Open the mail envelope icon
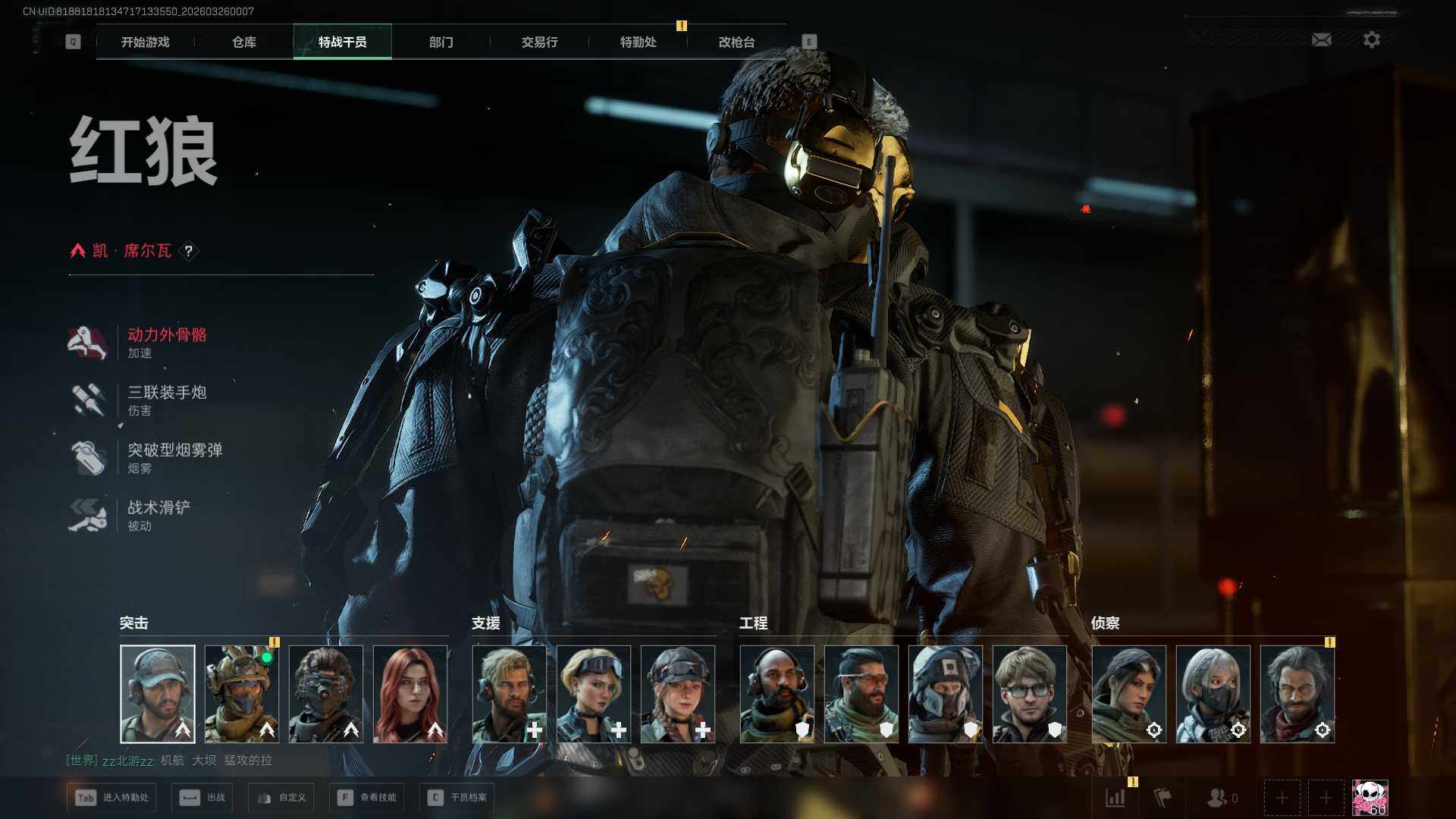This screenshot has width=1456, height=819. tap(1321, 39)
